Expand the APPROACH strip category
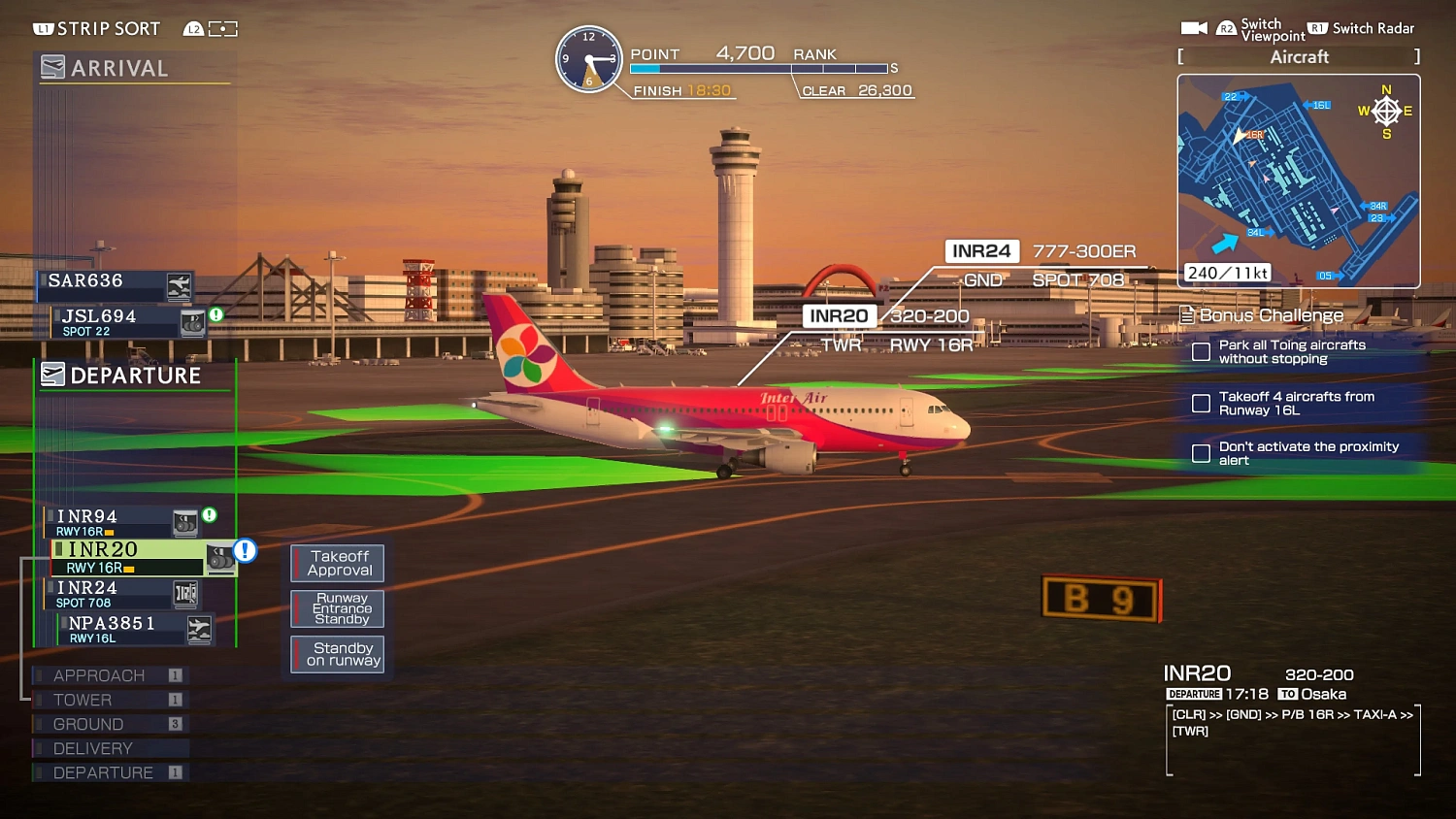This screenshot has height=819, width=1456. pyautogui.click(x=100, y=674)
